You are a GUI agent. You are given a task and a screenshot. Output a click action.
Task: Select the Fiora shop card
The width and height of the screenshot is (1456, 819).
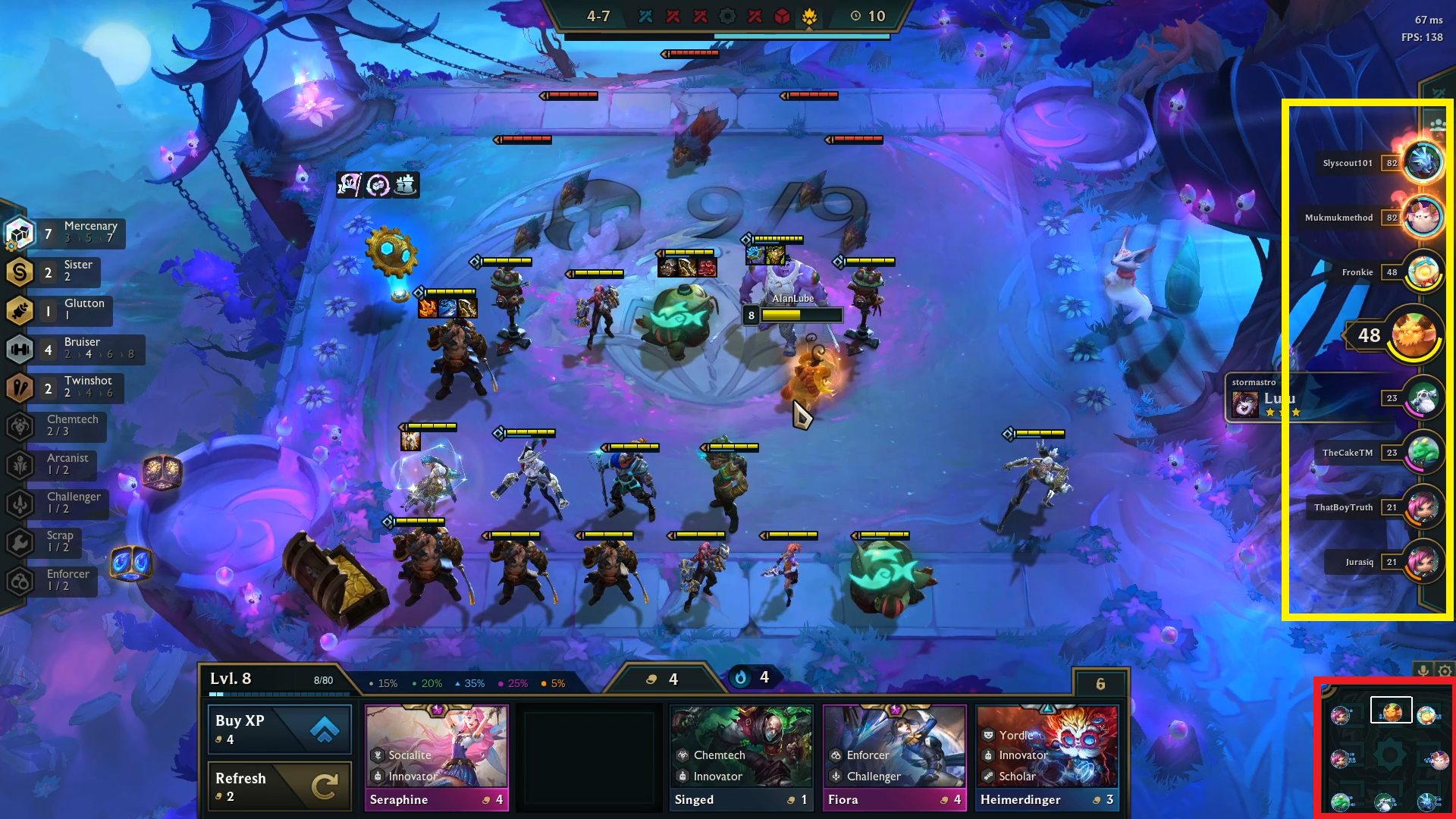894,758
